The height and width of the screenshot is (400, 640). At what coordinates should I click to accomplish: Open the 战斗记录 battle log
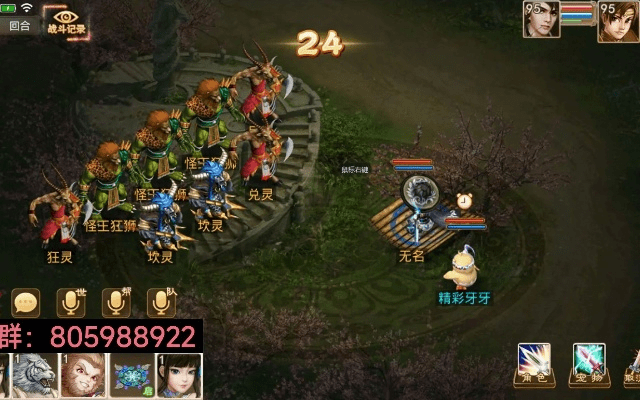click(x=67, y=22)
